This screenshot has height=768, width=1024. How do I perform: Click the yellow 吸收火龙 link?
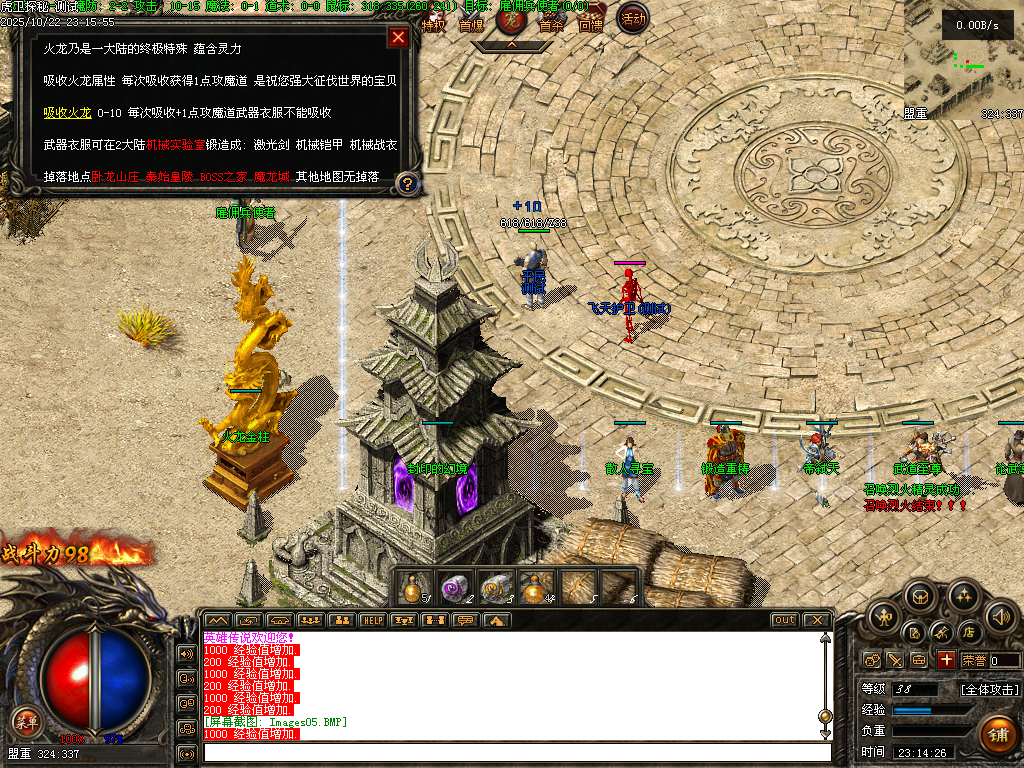[x=67, y=113]
